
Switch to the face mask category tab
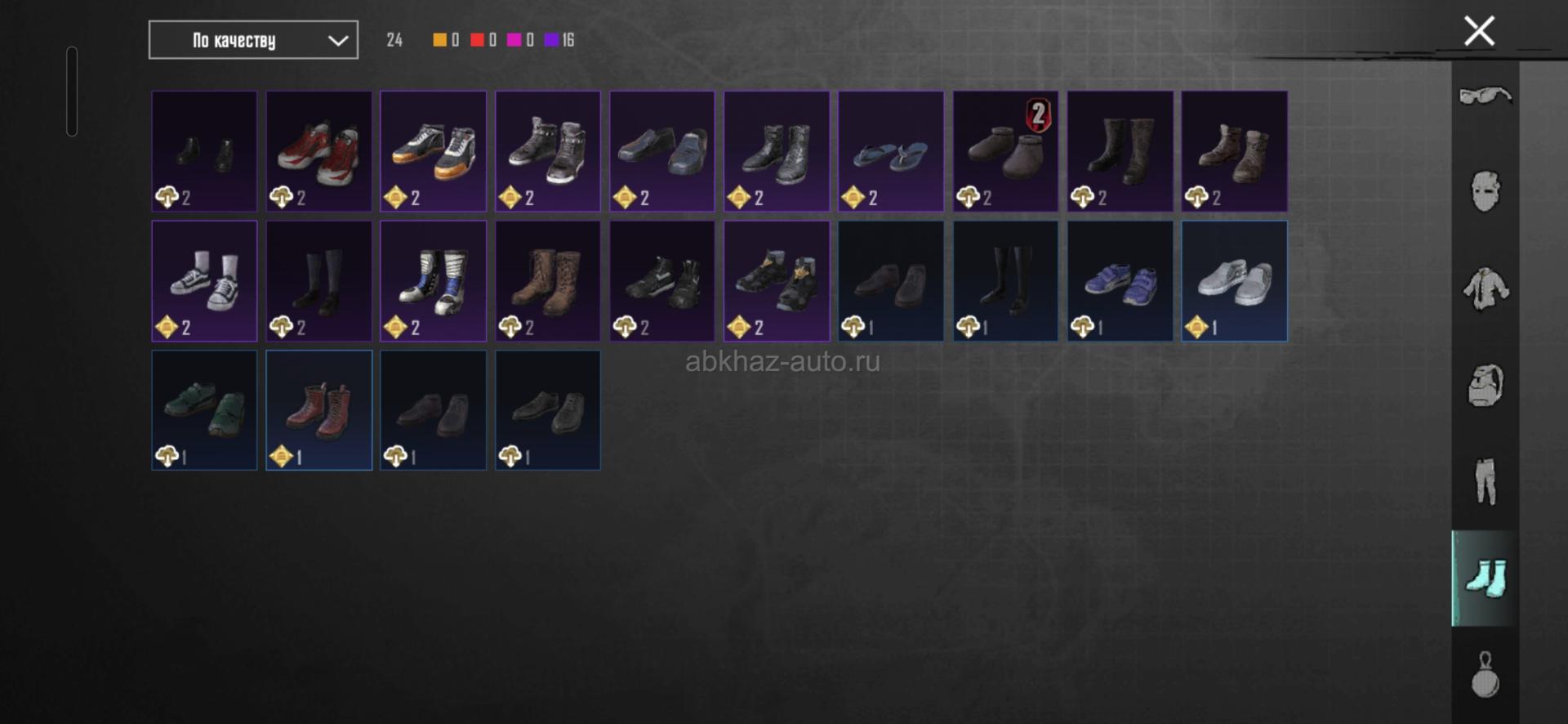(1485, 192)
